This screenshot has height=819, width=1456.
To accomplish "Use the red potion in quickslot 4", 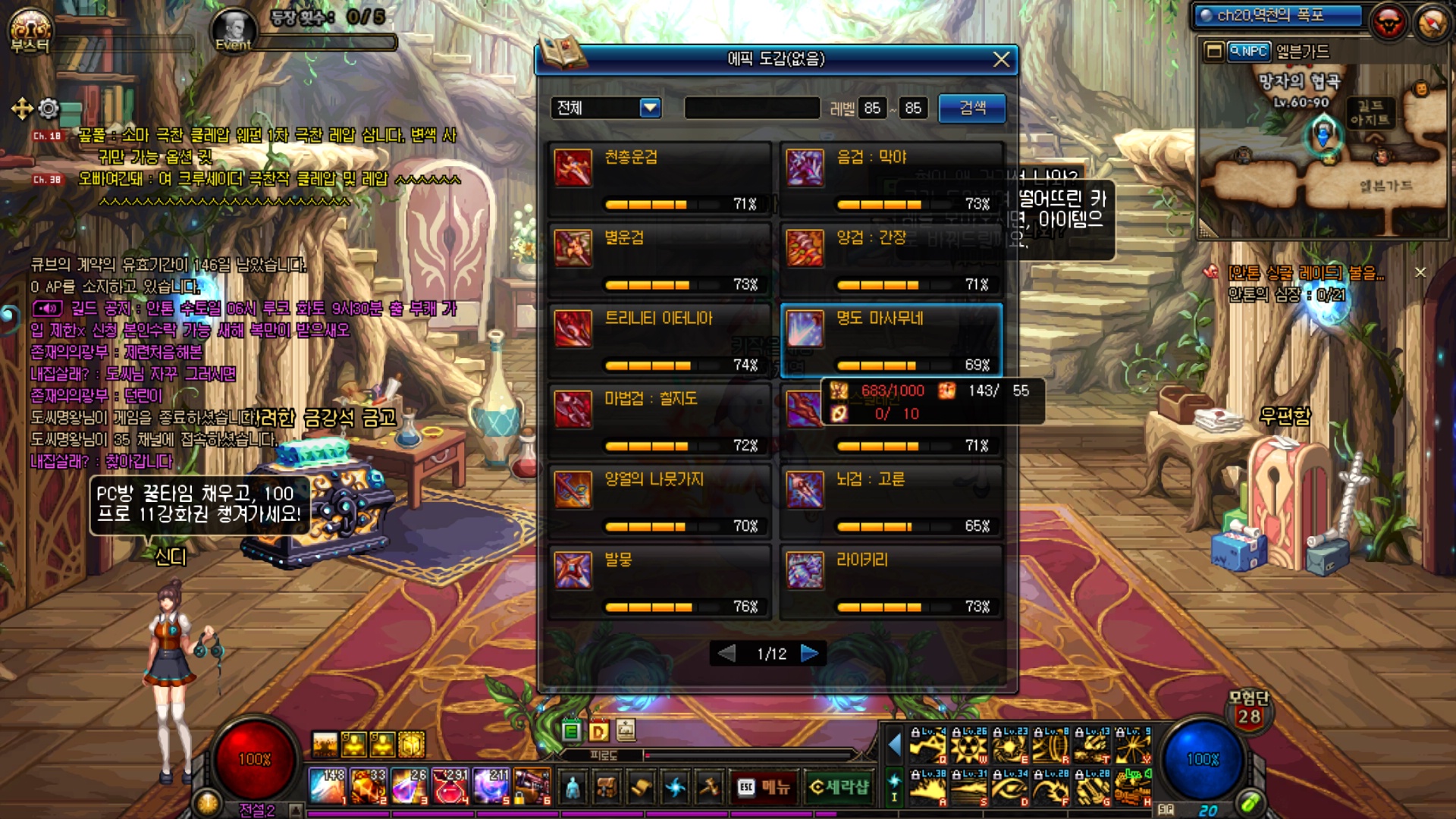I will tap(450, 786).
